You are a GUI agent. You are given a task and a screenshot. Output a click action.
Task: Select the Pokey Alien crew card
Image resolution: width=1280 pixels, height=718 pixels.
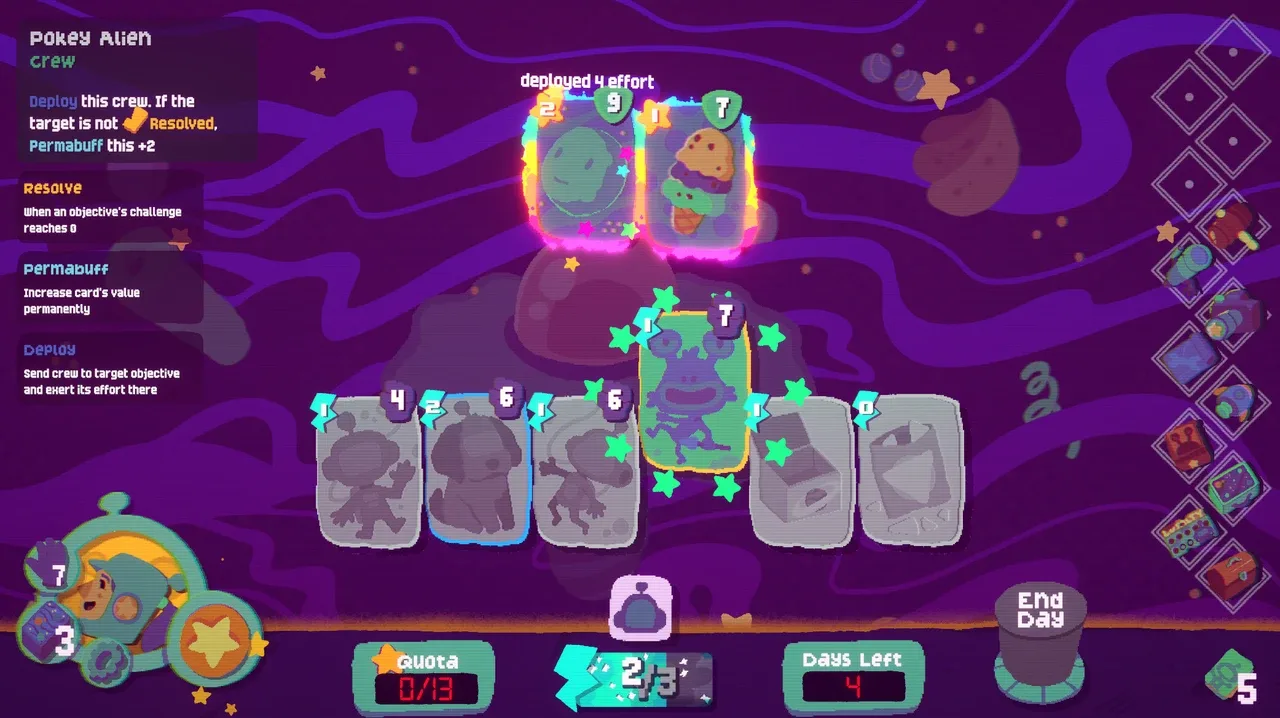[x=693, y=392]
